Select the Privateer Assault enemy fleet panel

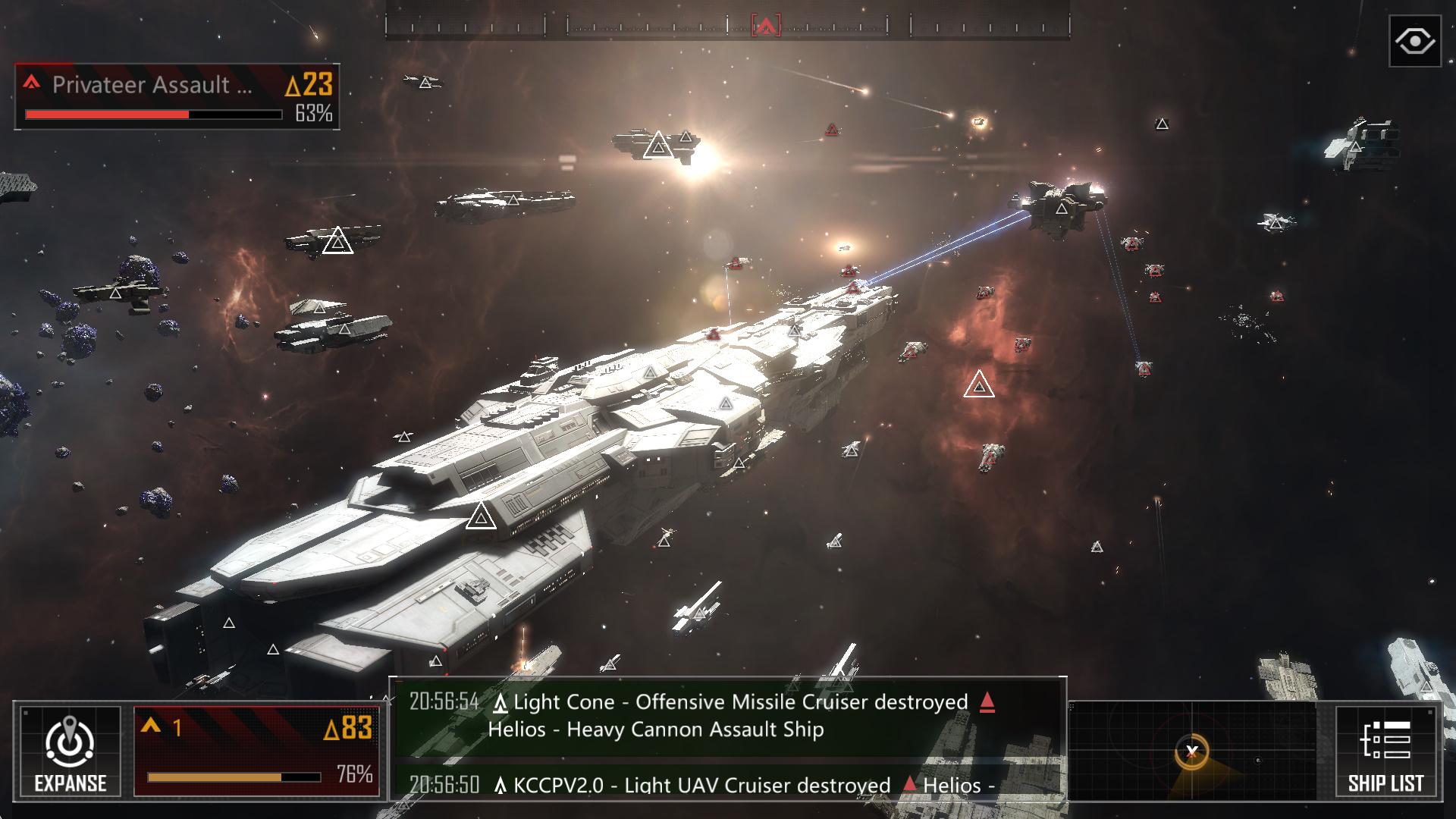click(x=177, y=97)
